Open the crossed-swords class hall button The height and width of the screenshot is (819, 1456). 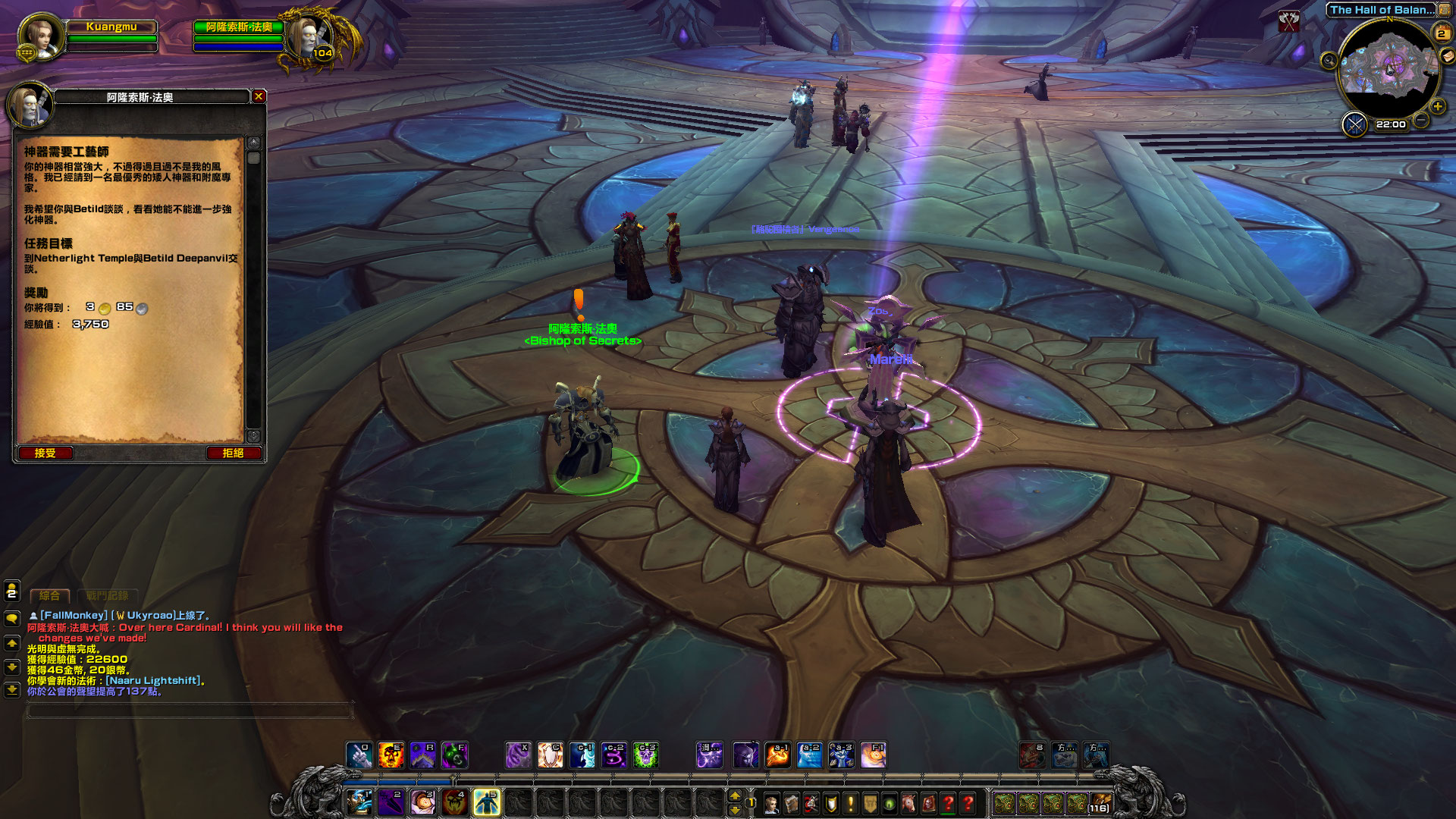tap(1354, 124)
